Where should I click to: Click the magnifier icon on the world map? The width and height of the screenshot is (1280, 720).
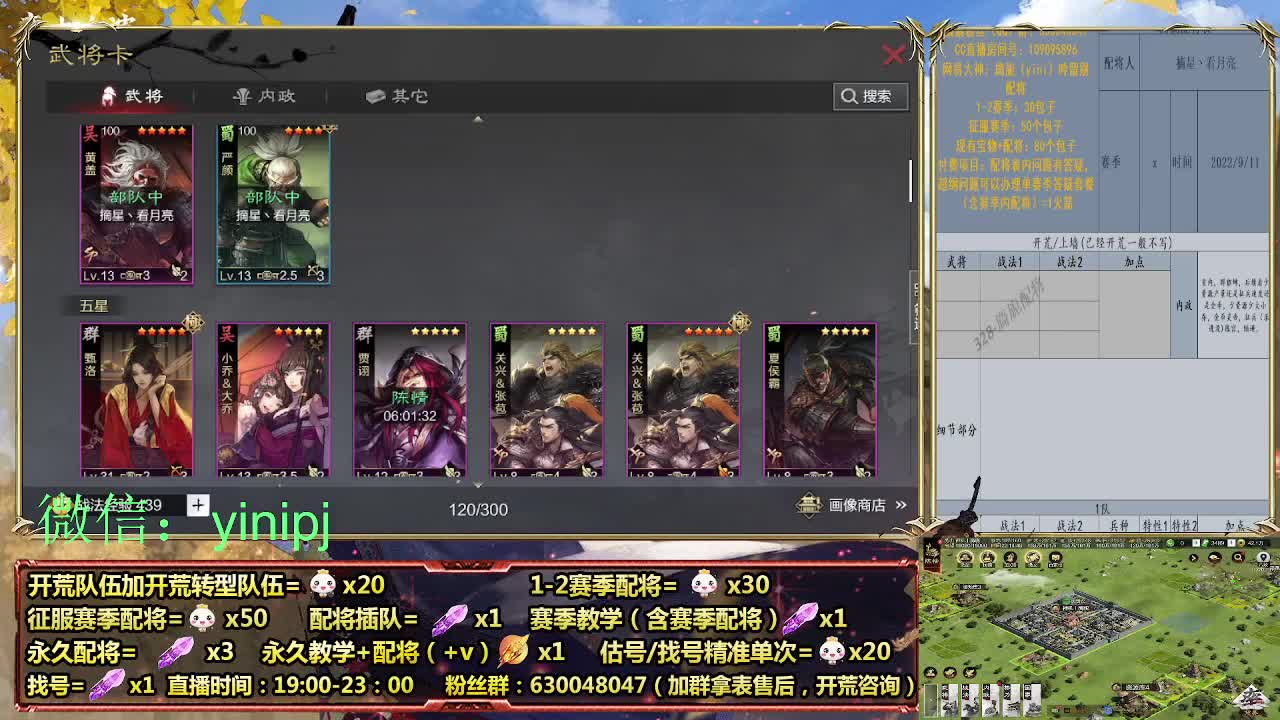(x=1238, y=558)
